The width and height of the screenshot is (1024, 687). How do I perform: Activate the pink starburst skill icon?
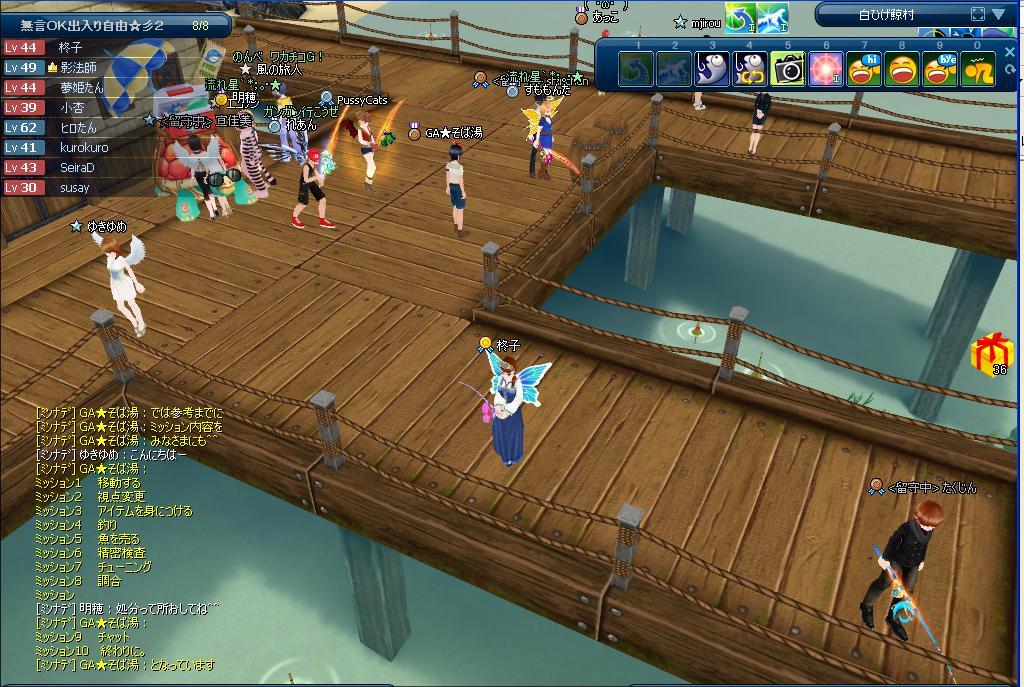[826, 69]
